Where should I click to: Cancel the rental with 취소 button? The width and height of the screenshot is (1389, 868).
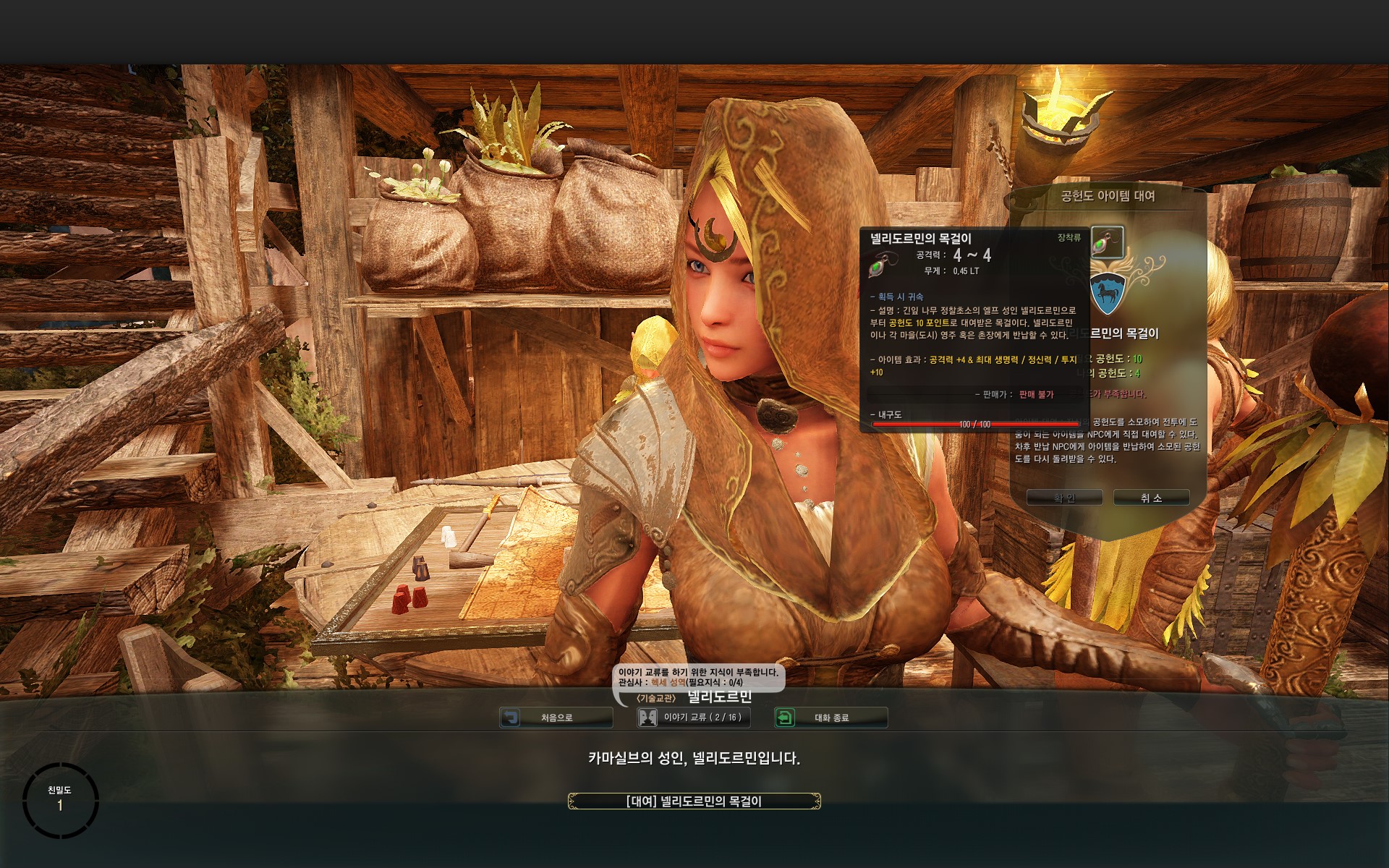pyautogui.click(x=1151, y=498)
